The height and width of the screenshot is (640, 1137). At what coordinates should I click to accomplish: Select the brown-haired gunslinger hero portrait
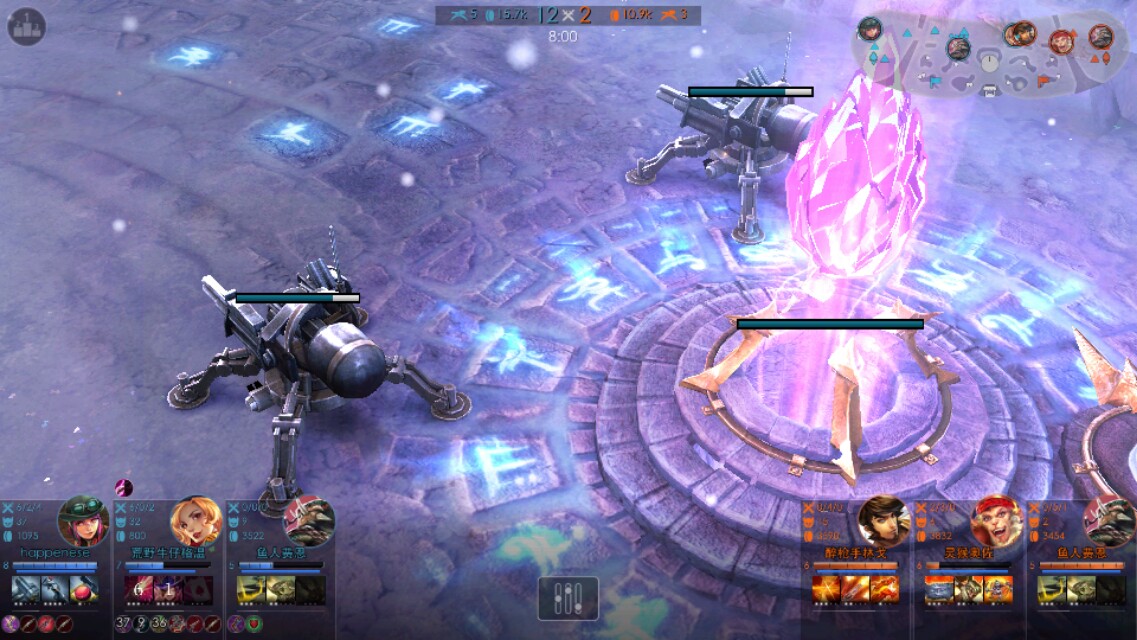click(883, 520)
